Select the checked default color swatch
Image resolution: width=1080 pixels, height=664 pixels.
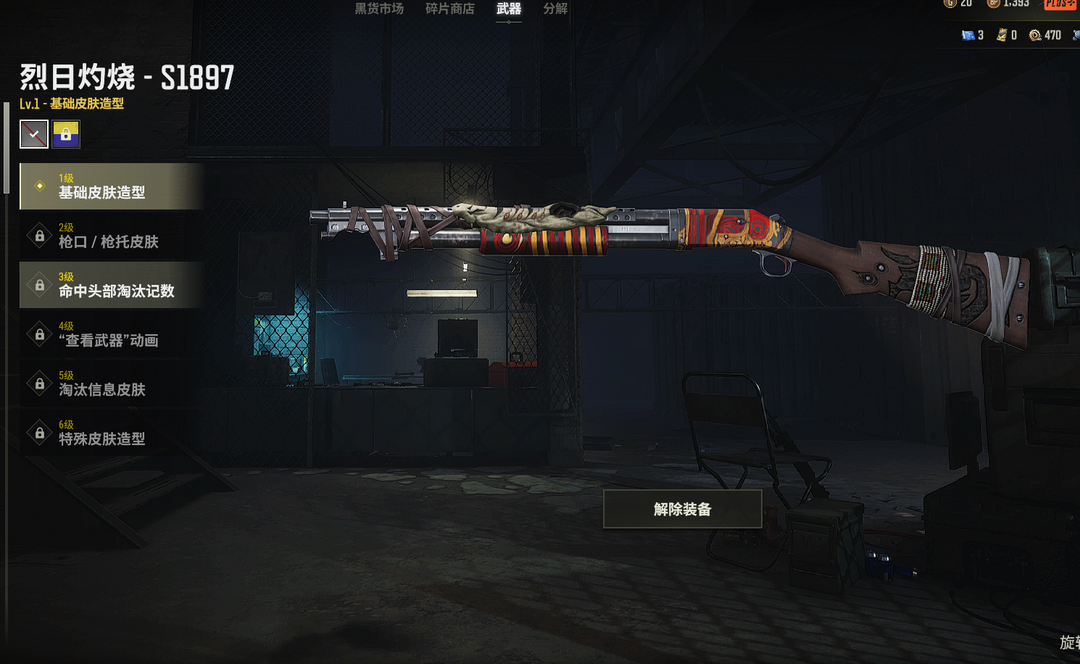pyautogui.click(x=34, y=134)
